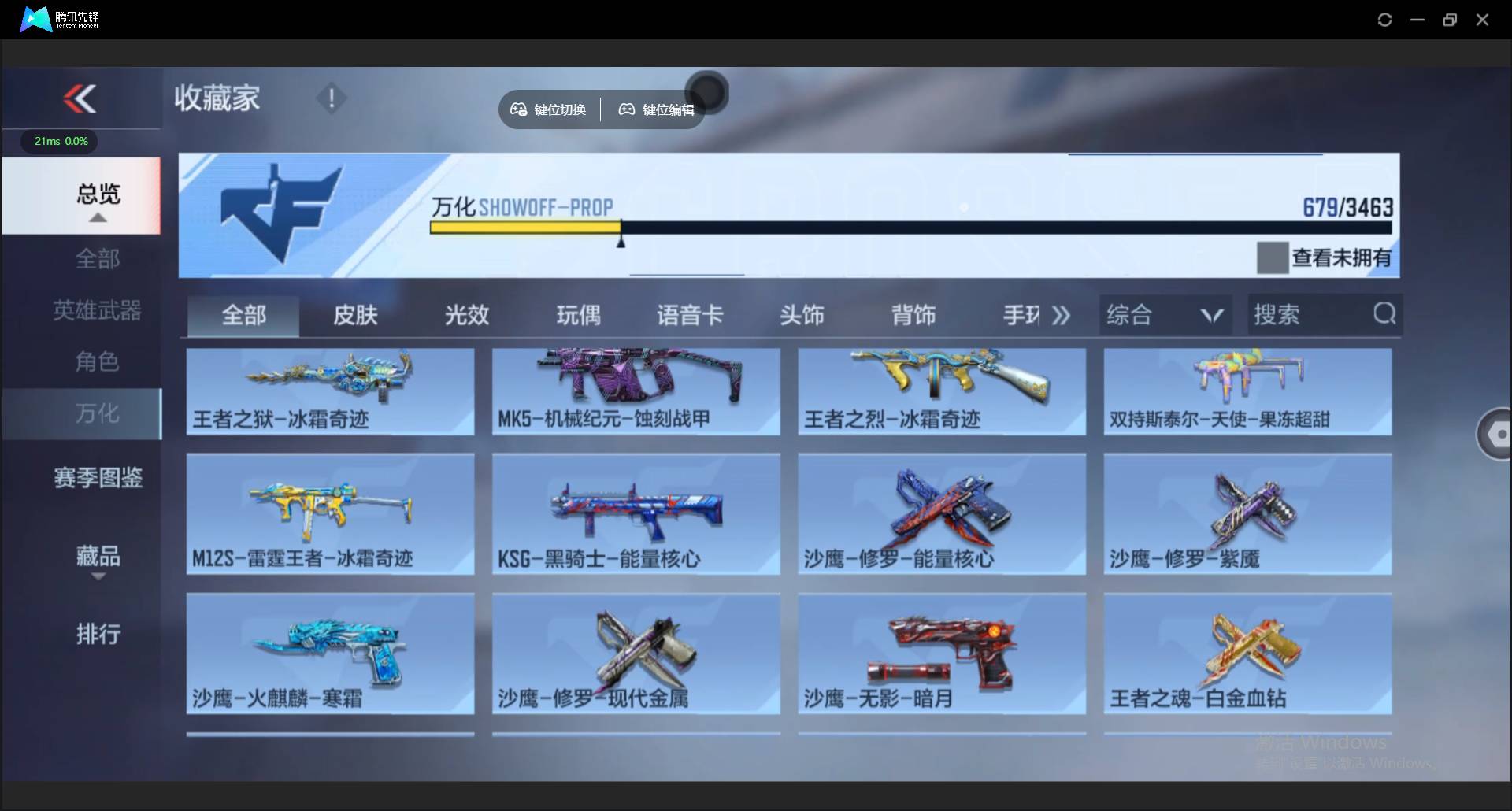Screen dimensions: 1512x811
Task: Click the 键位切换 controller icon
Action: click(x=518, y=109)
